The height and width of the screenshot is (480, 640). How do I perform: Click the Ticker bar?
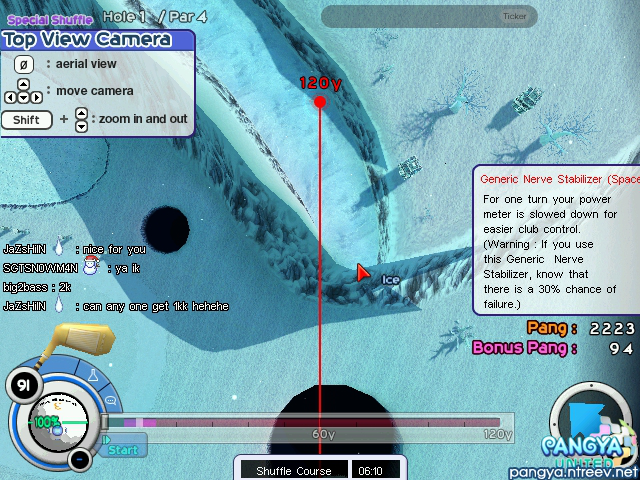point(429,16)
